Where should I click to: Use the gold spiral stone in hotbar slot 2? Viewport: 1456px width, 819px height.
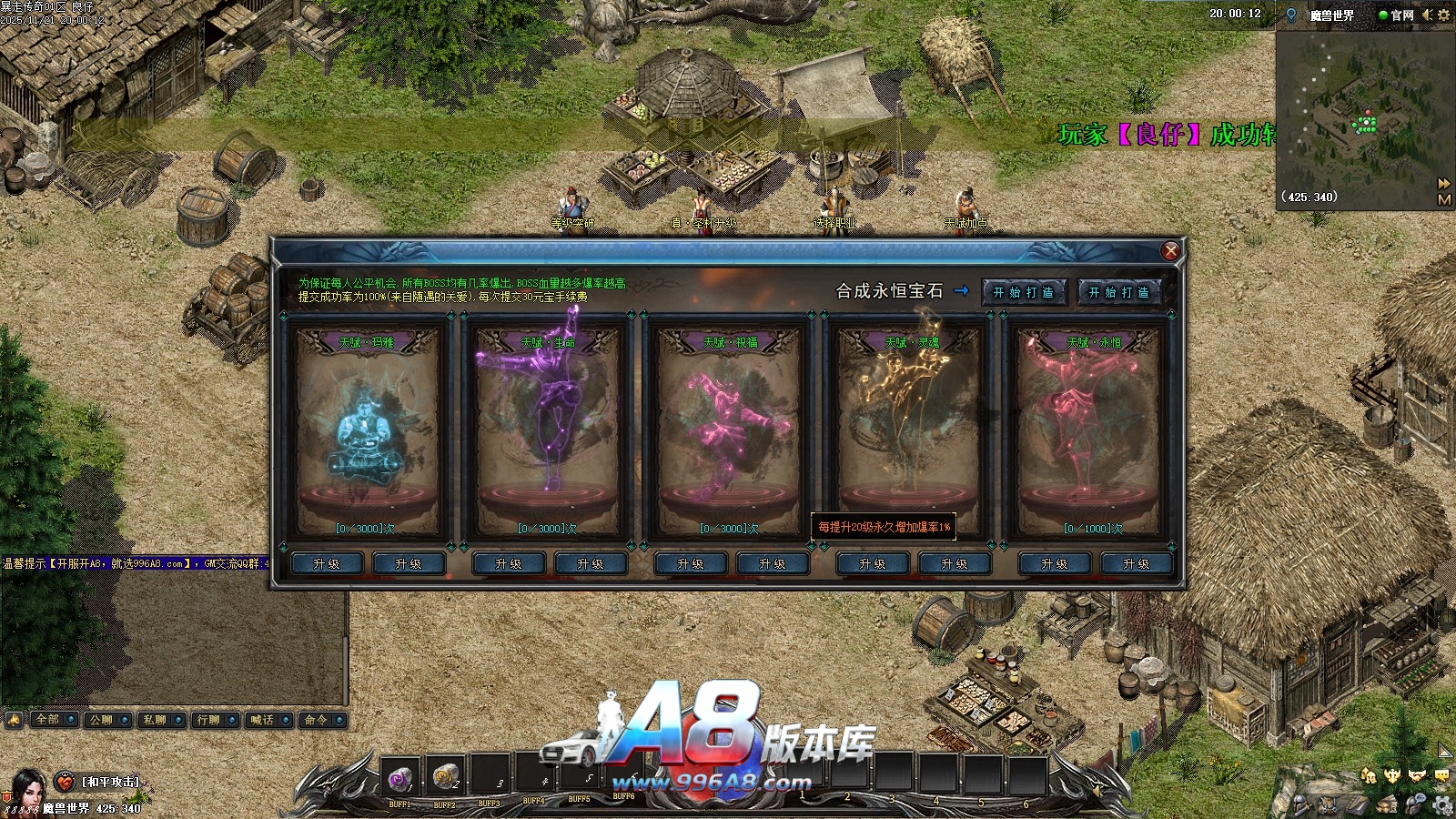click(445, 776)
